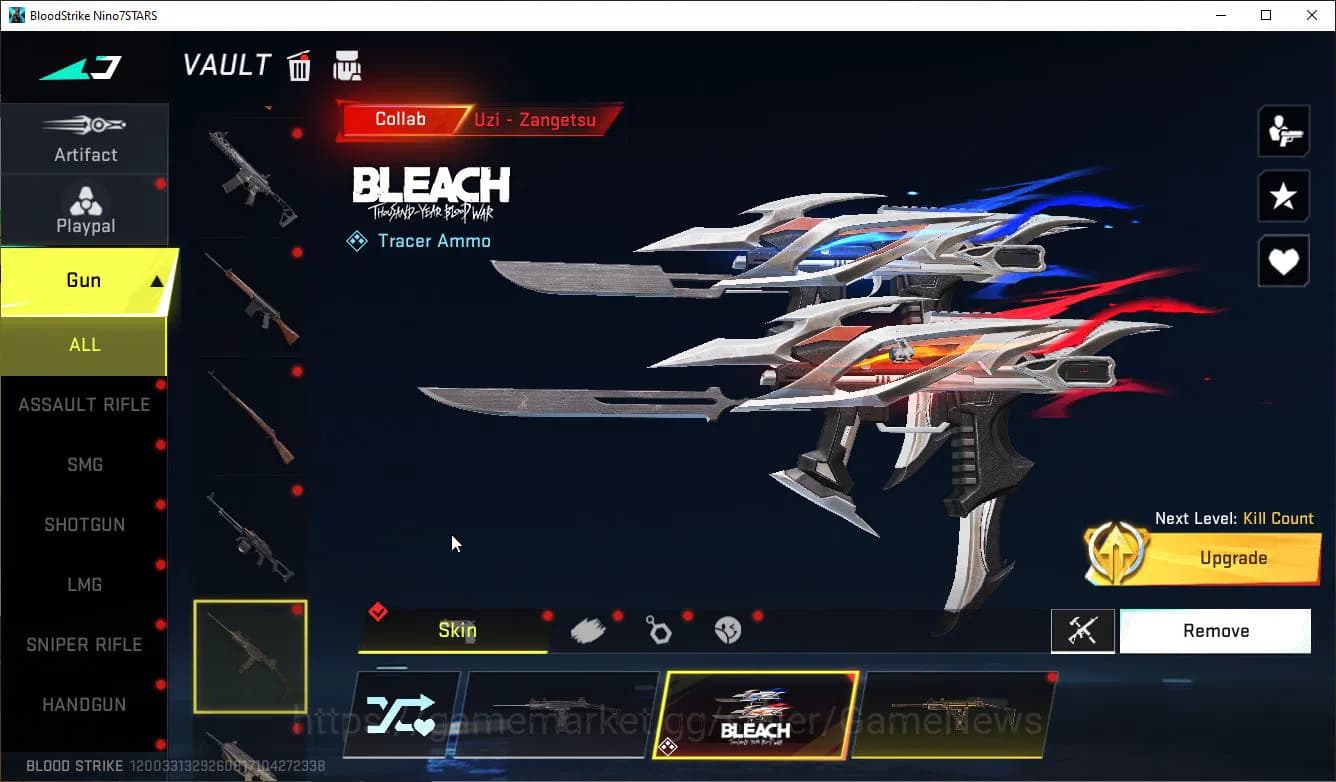Switch to the Skin tab
The height and width of the screenshot is (782, 1336).
[x=456, y=630]
